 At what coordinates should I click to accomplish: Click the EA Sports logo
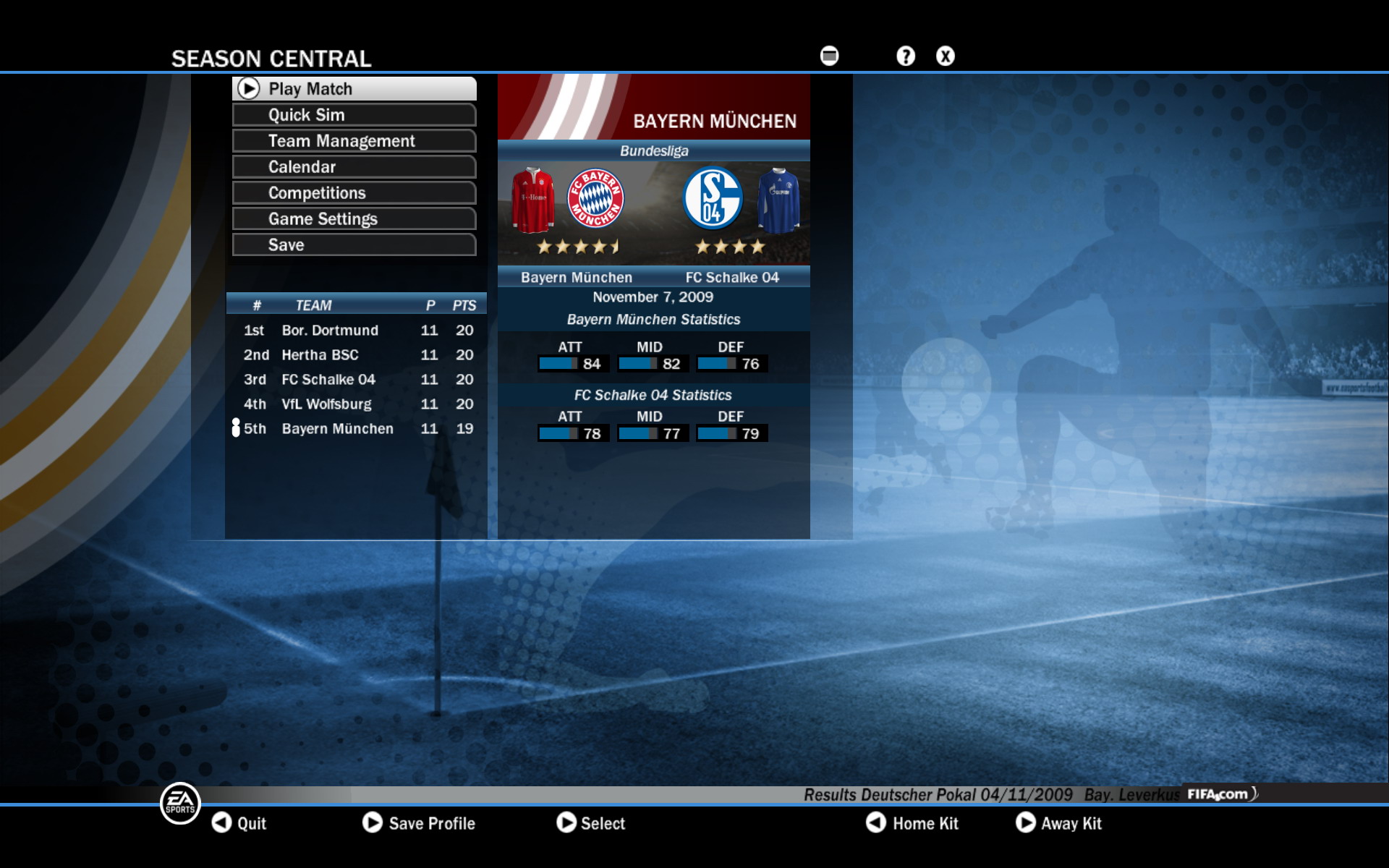[178, 803]
